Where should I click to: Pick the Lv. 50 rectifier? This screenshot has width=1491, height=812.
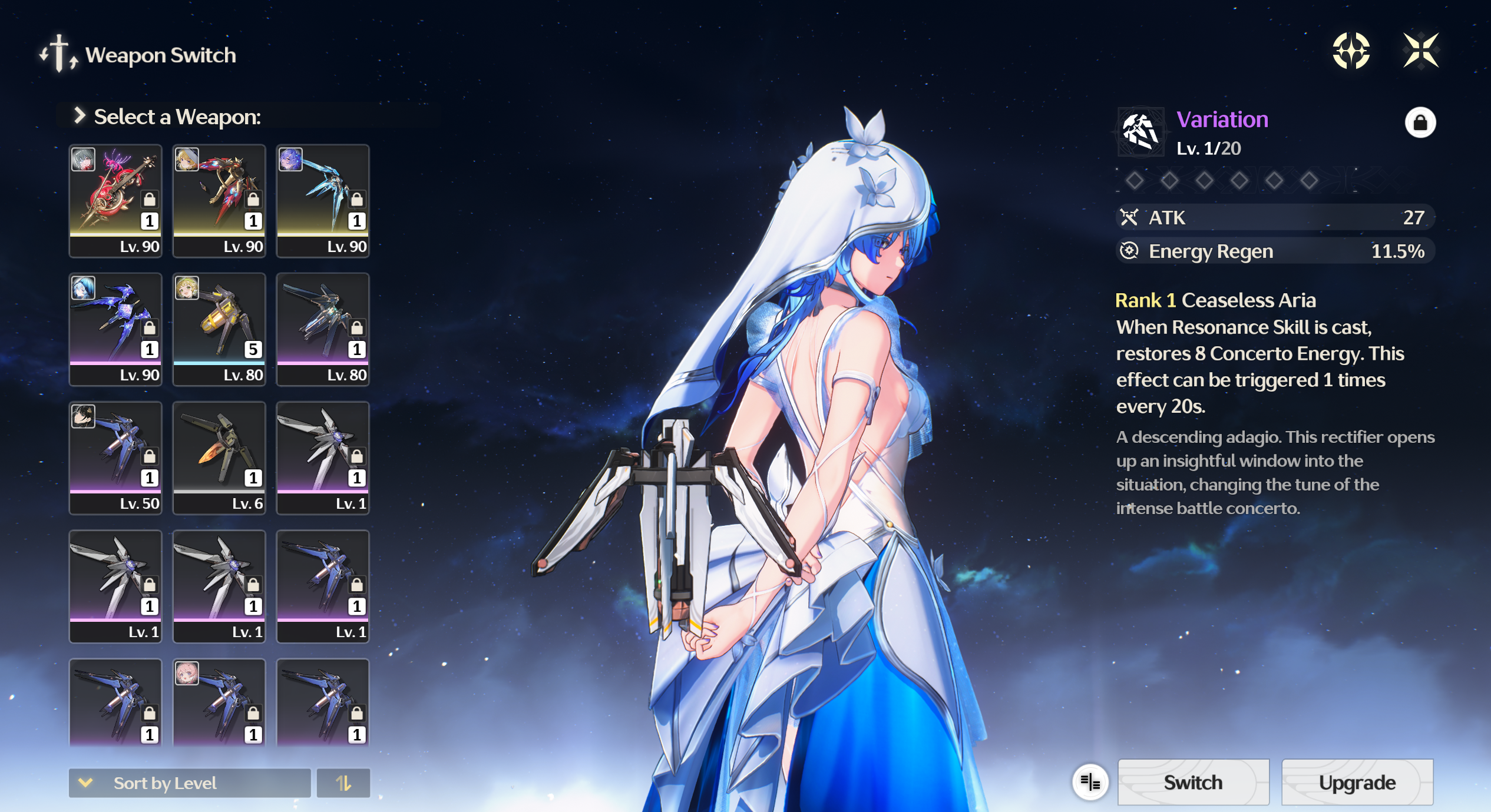point(115,458)
